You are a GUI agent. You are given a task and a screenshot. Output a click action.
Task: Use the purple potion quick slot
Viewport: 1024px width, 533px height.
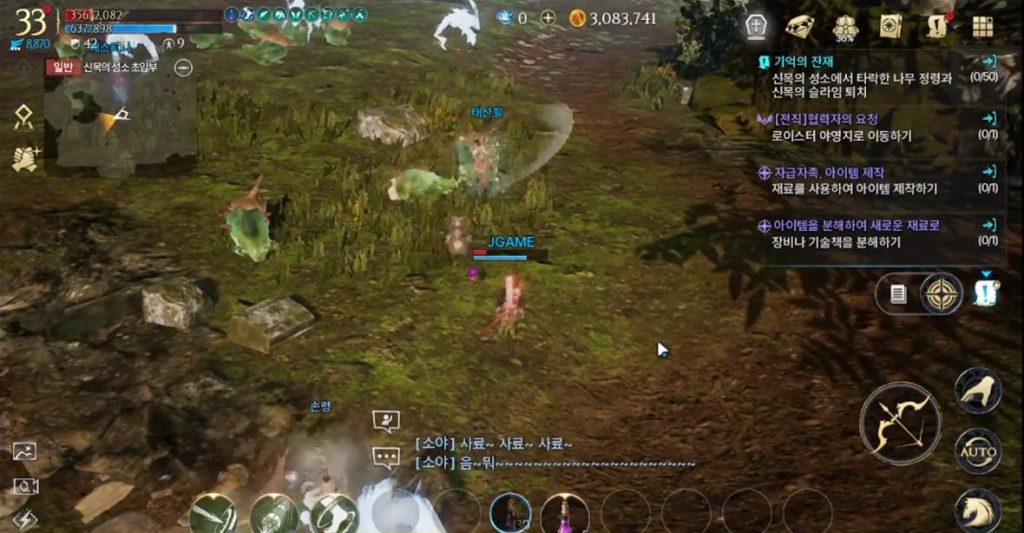564,513
